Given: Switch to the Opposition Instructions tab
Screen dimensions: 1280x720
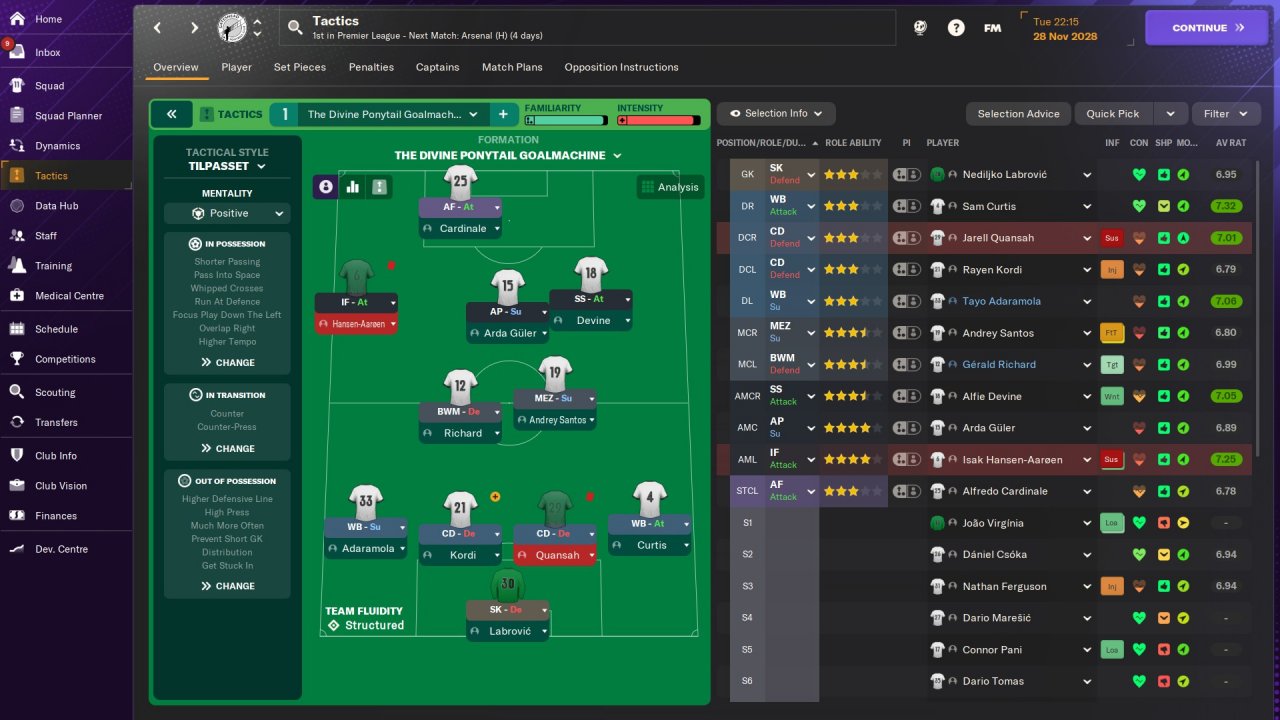Looking at the screenshot, I should click(621, 67).
